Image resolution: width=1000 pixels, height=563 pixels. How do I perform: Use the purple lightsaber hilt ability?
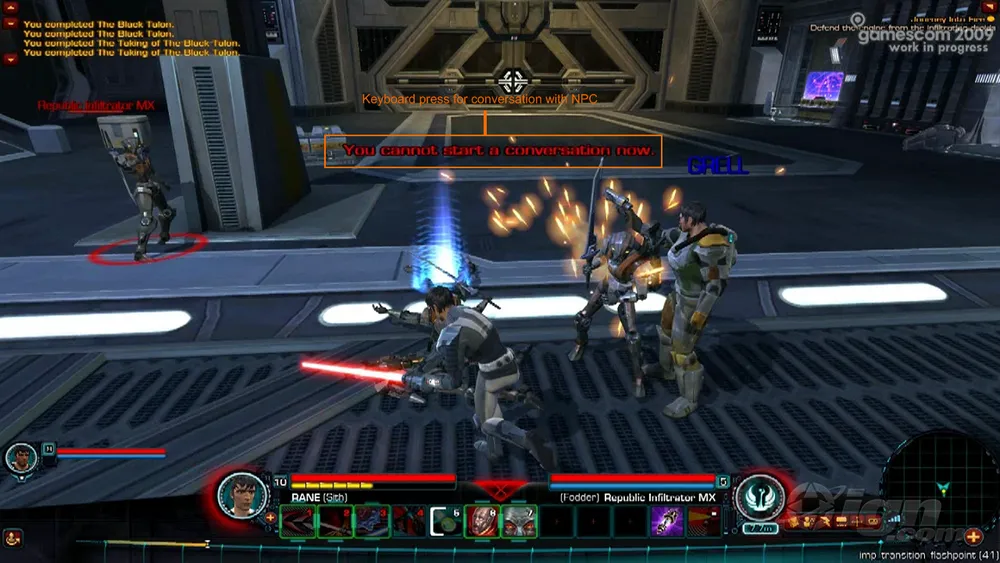point(667,522)
